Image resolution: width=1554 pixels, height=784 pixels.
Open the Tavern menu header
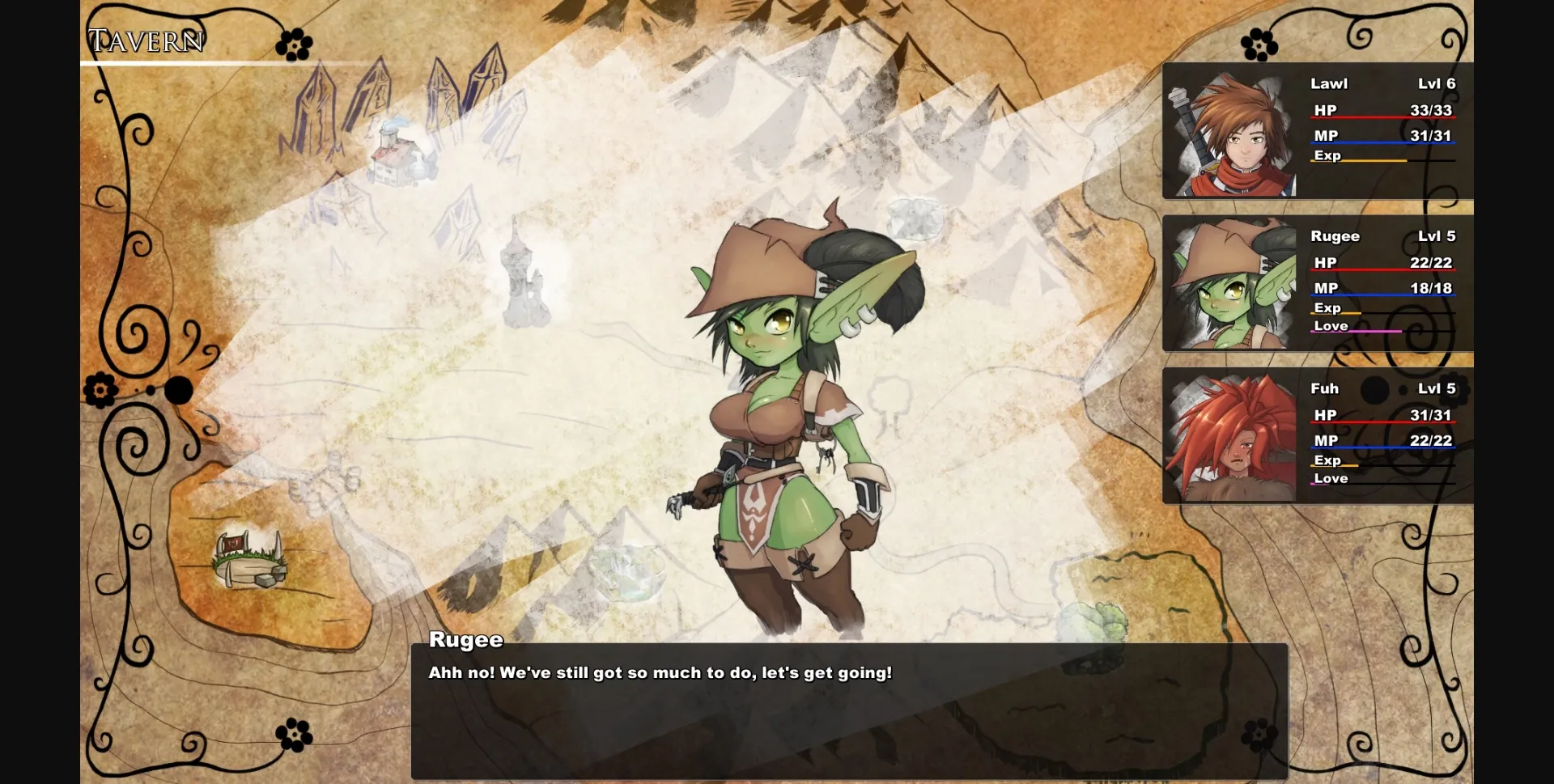[146, 39]
